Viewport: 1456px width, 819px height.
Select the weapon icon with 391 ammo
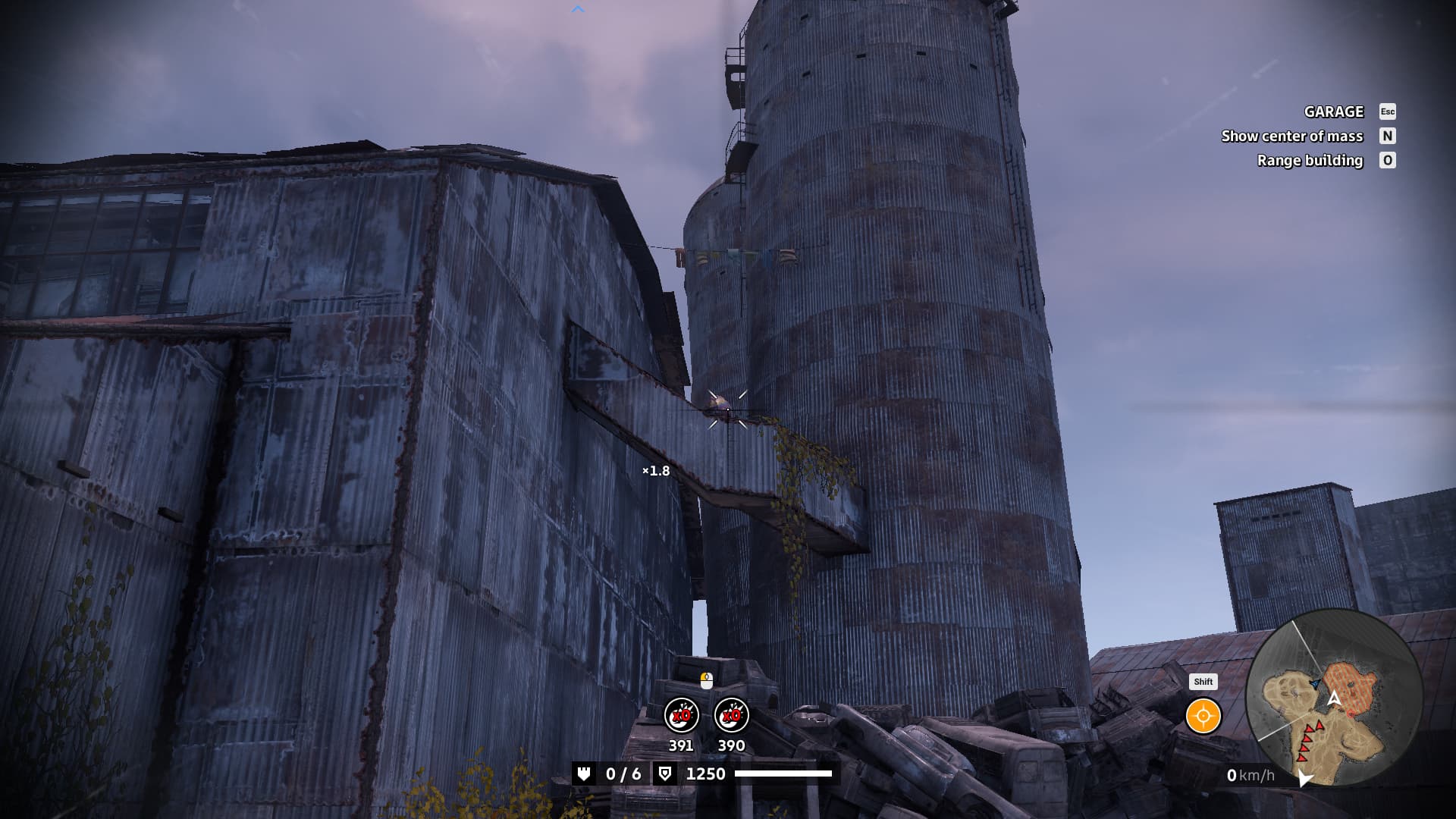pyautogui.click(x=681, y=715)
